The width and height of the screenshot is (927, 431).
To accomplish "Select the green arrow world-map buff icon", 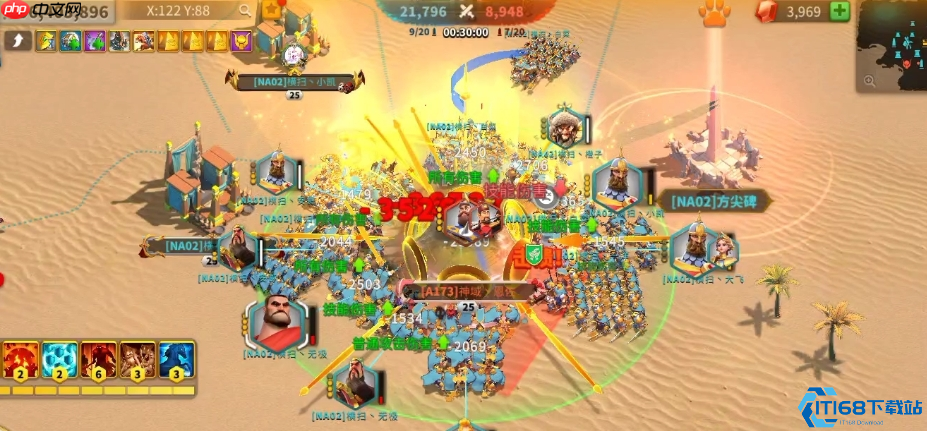I will [x=69, y=41].
